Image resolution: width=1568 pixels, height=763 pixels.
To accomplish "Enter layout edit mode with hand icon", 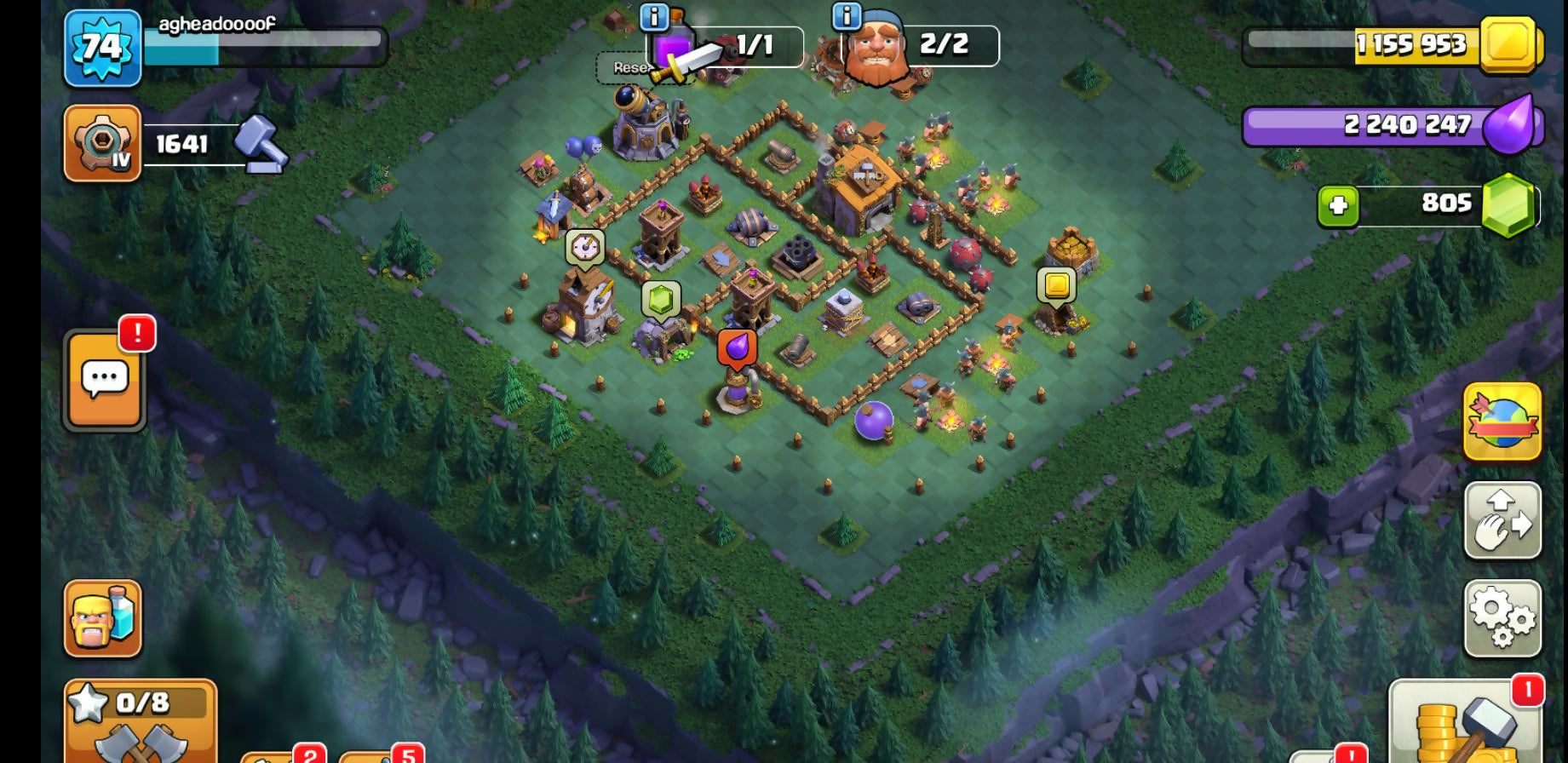I will 1502,520.
